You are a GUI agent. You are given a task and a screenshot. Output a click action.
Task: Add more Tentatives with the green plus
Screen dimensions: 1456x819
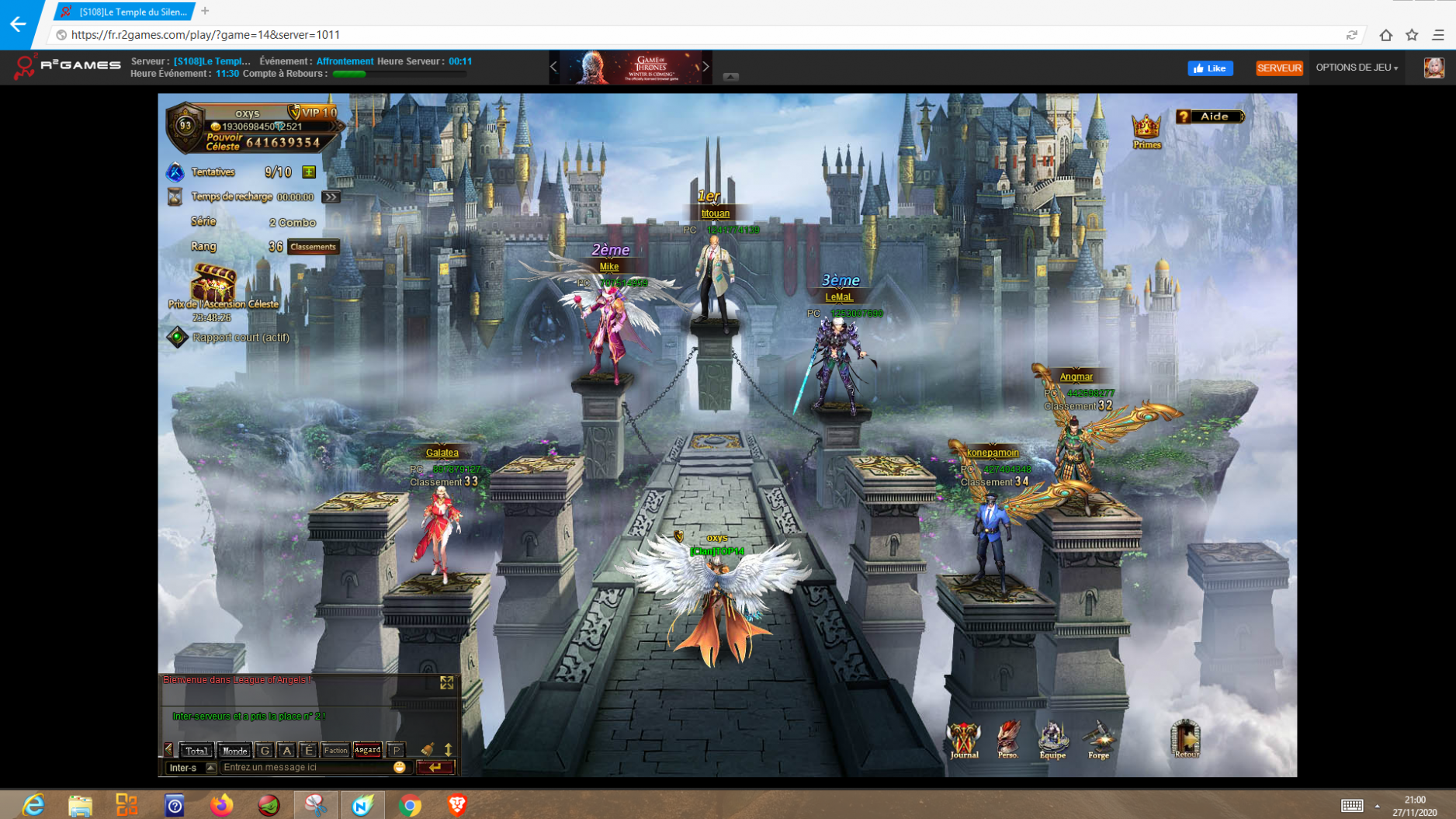[309, 172]
